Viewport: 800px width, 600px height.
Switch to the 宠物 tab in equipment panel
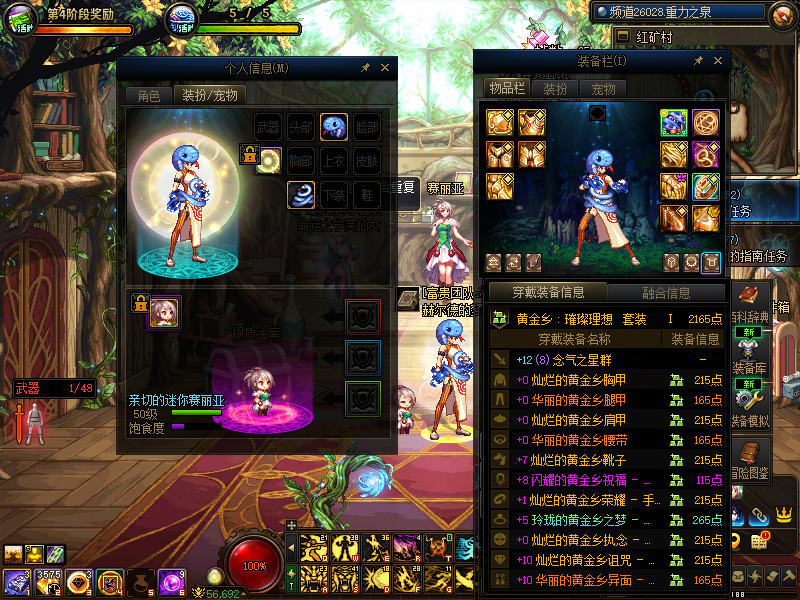[604, 88]
